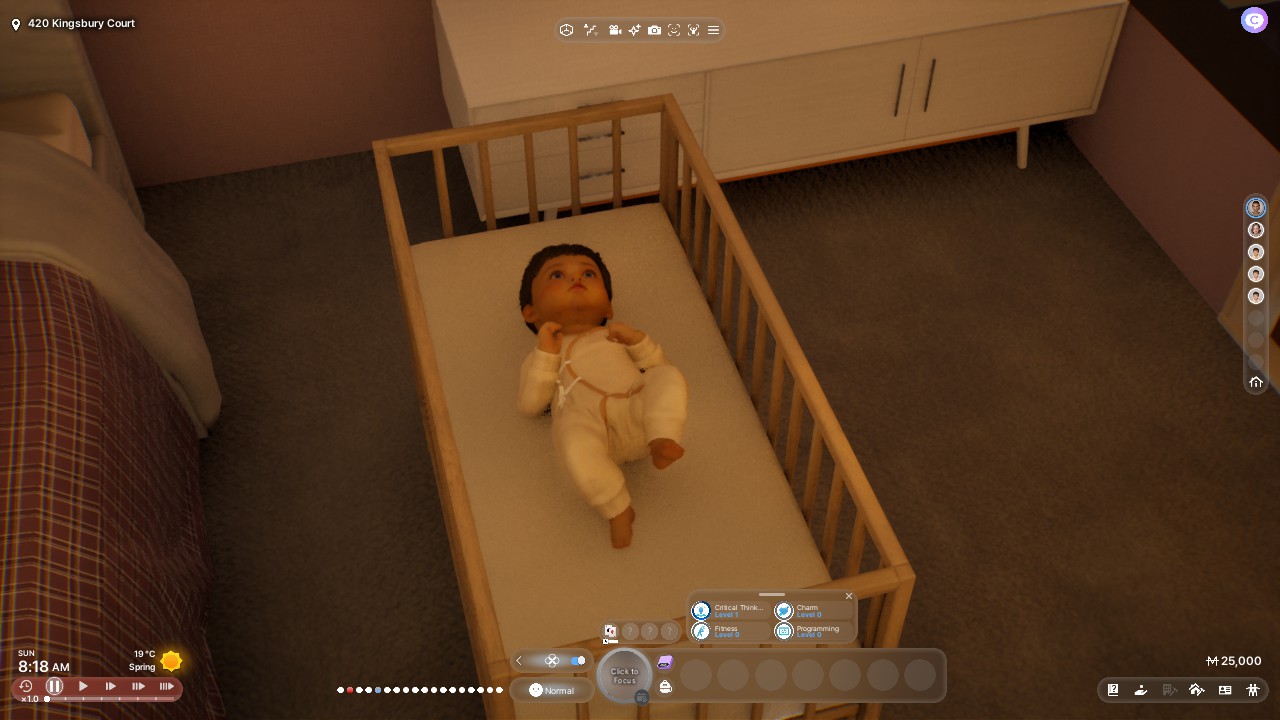Select the fastest game speed
The image size is (1280, 720).
pos(166,686)
